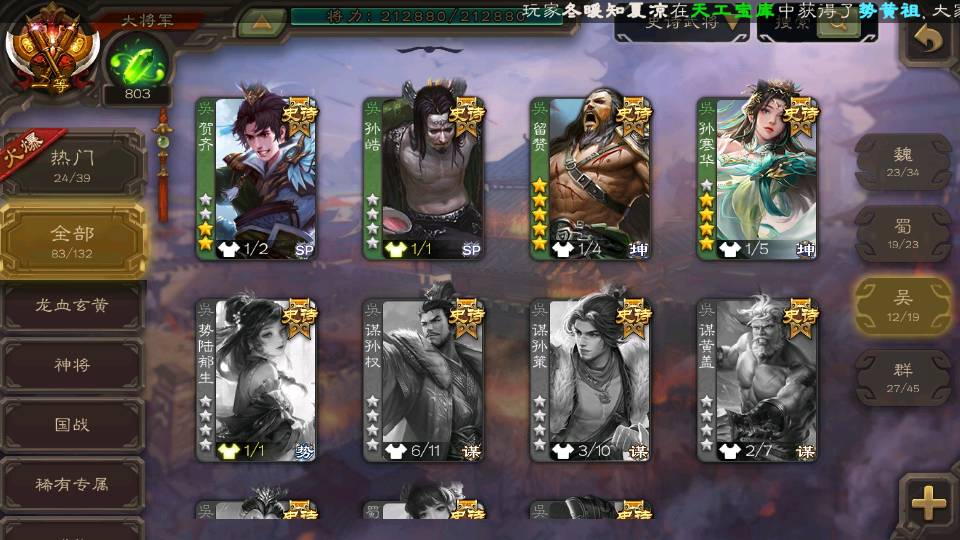Click the golden plus button

(929, 501)
